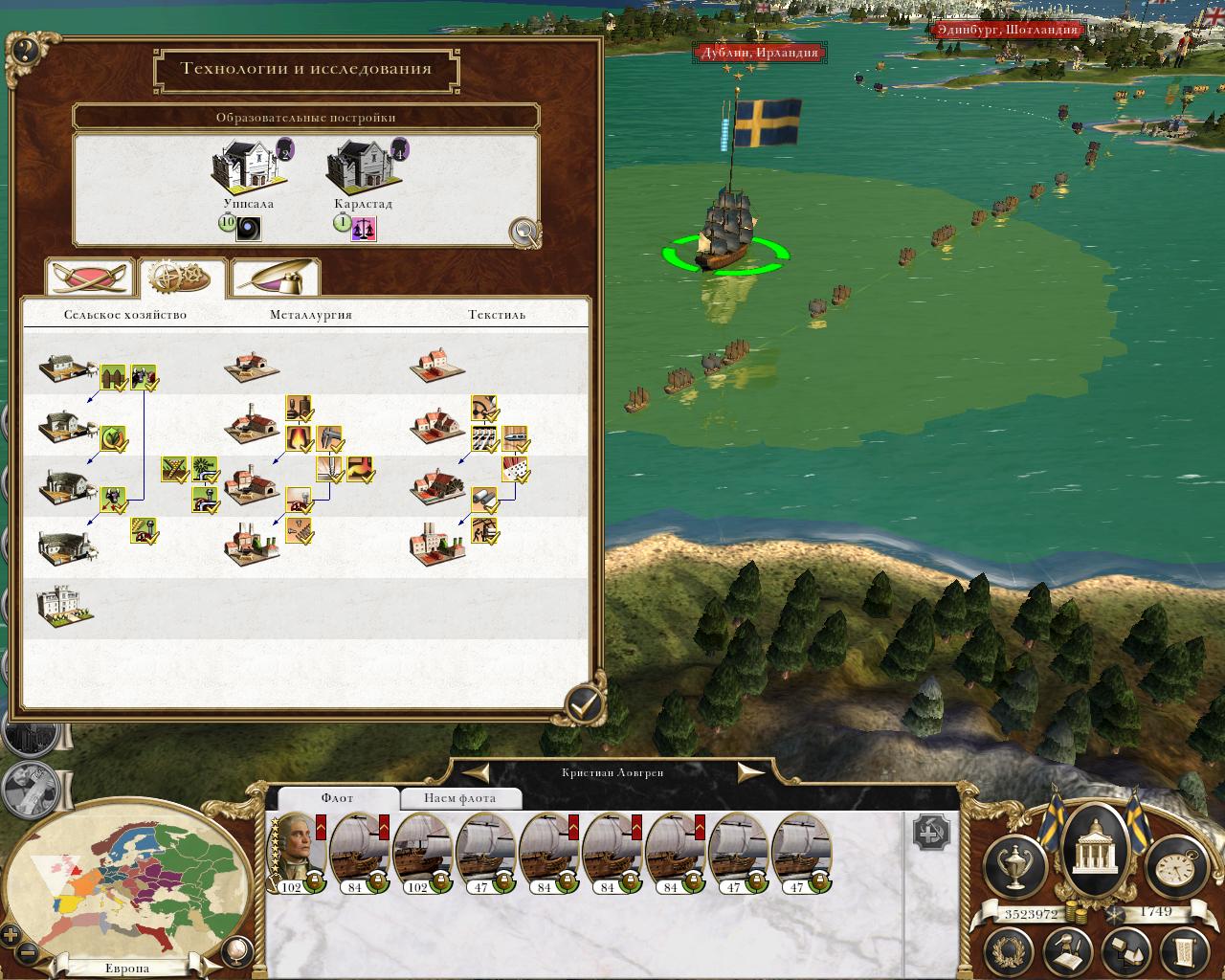Select the admiral portrait unit card
The image size is (1225, 980).
[297, 852]
